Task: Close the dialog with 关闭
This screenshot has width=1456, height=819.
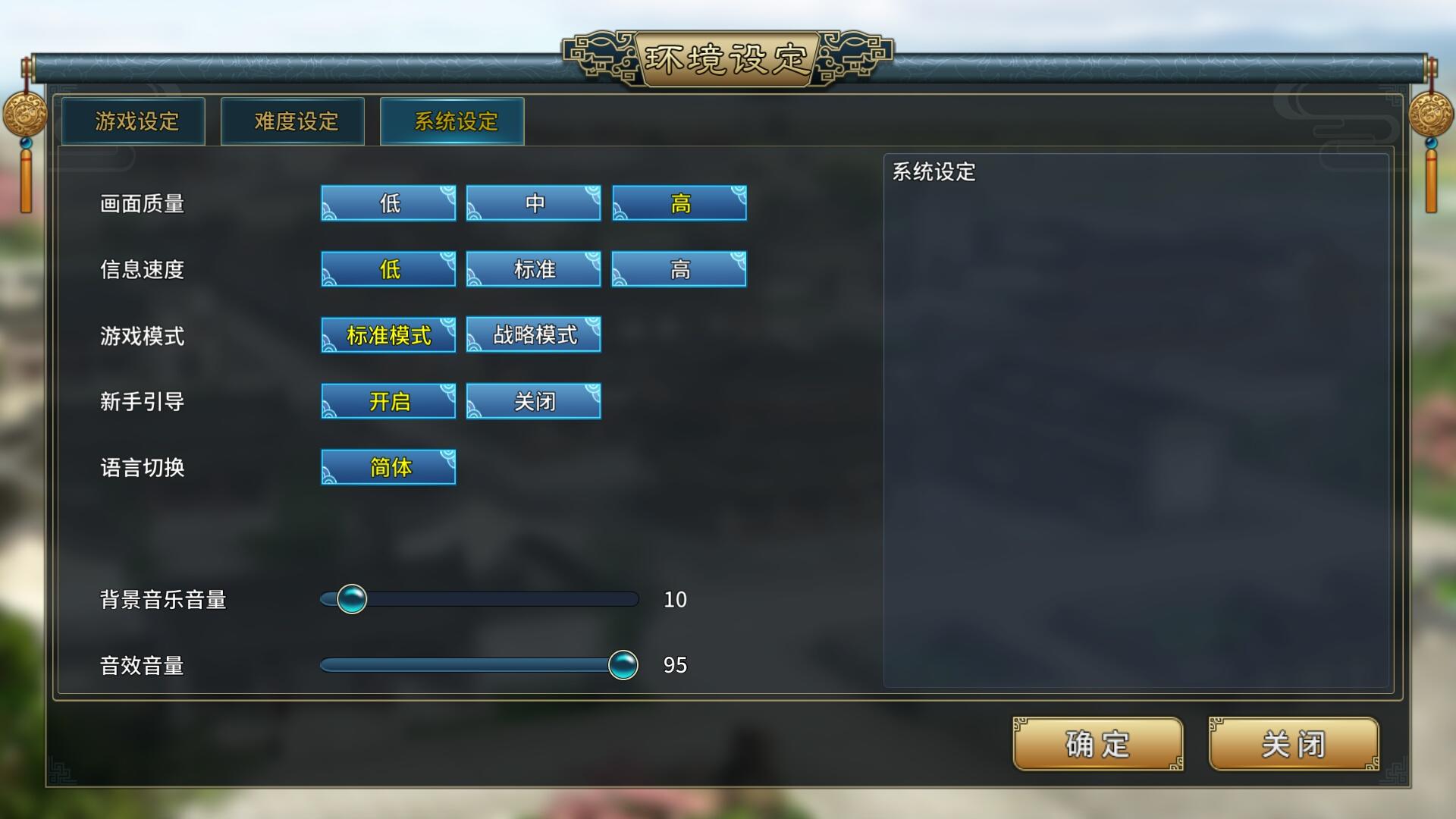Action: [1293, 745]
